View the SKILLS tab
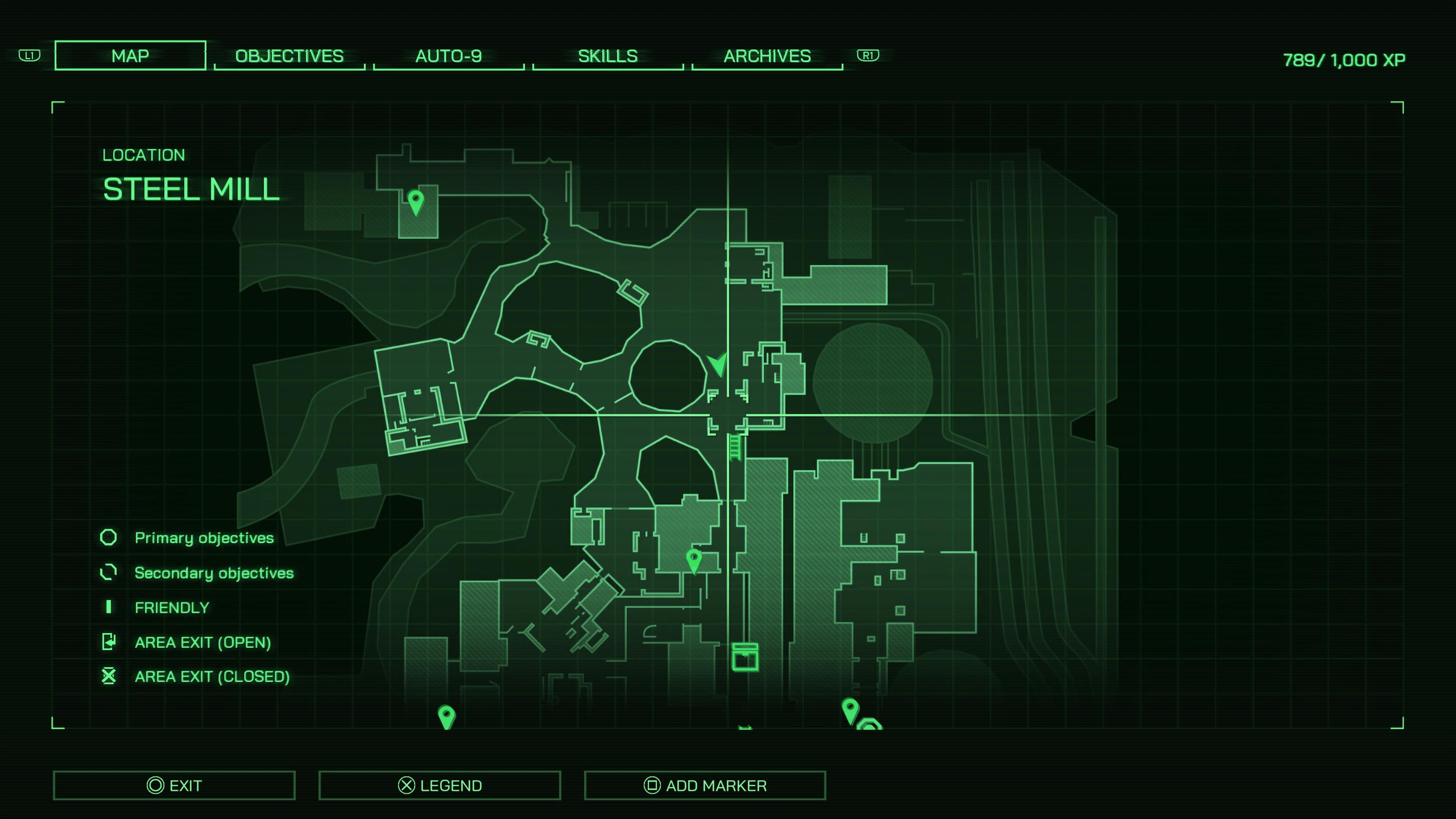Image resolution: width=1456 pixels, height=819 pixels. pos(607,56)
